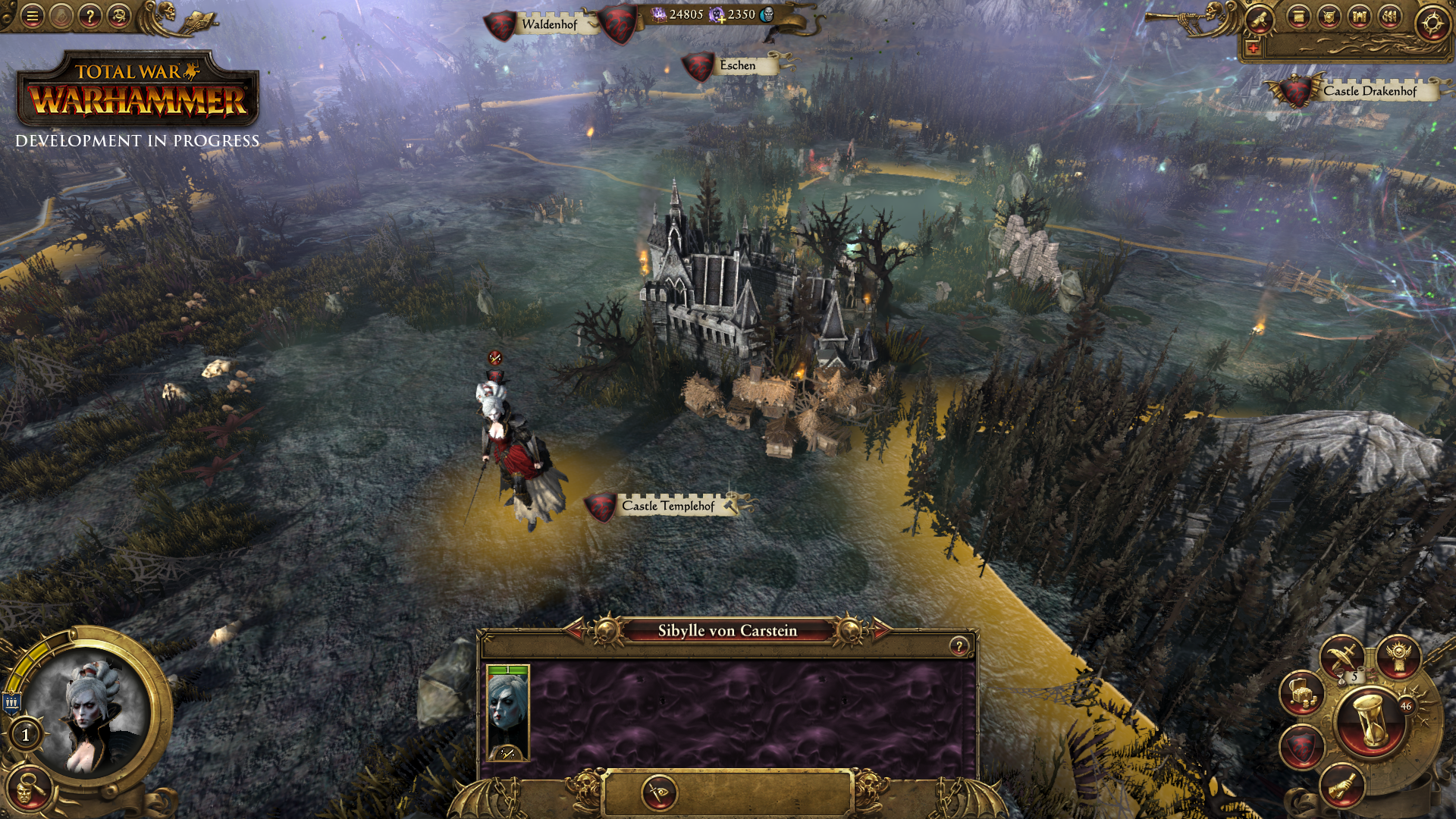The image size is (1456, 819).
Task: Open the treasury chest button
Action: pyautogui.click(x=1302, y=693)
